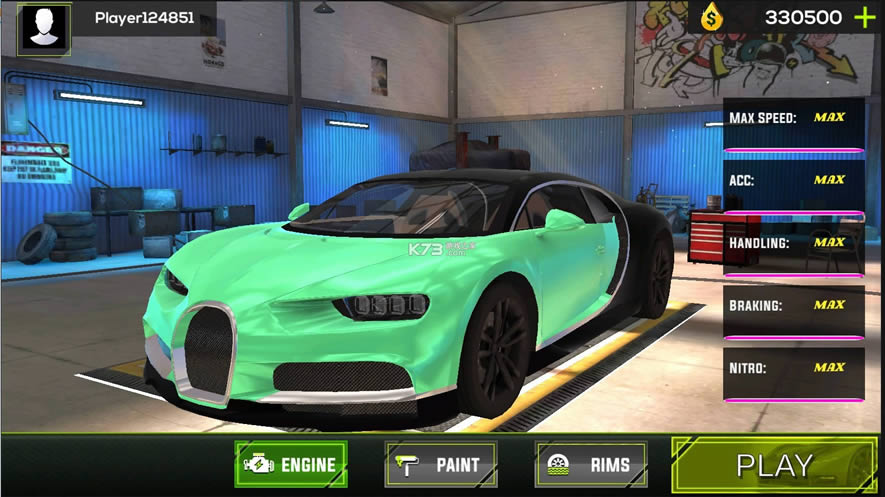Viewport: 885px width, 497px height.
Task: Click the green plus to add money
Action: [x=864, y=17]
